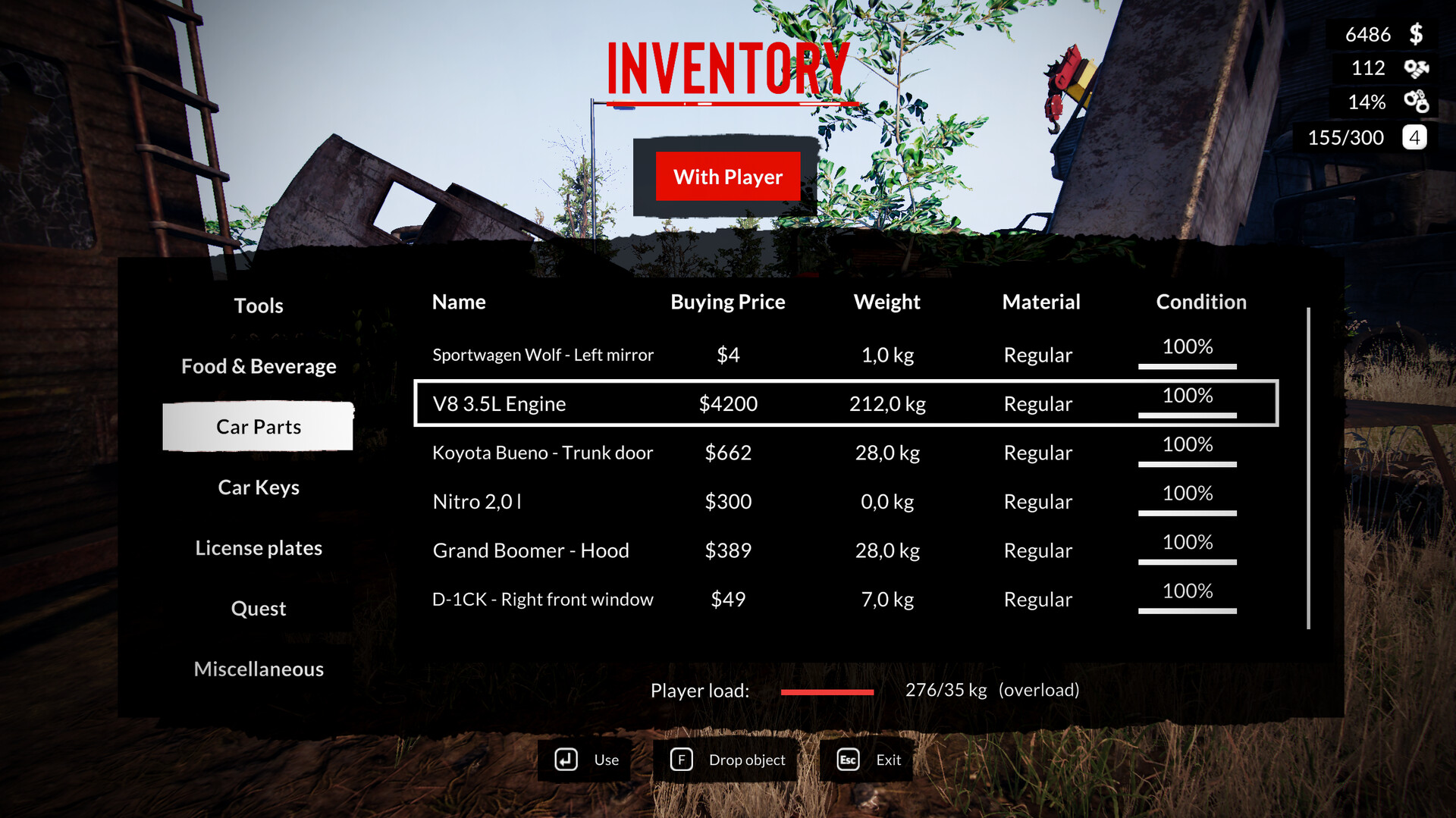The width and height of the screenshot is (1456, 818).
Task: Click the dollar sign money icon
Action: pyautogui.click(x=1415, y=34)
